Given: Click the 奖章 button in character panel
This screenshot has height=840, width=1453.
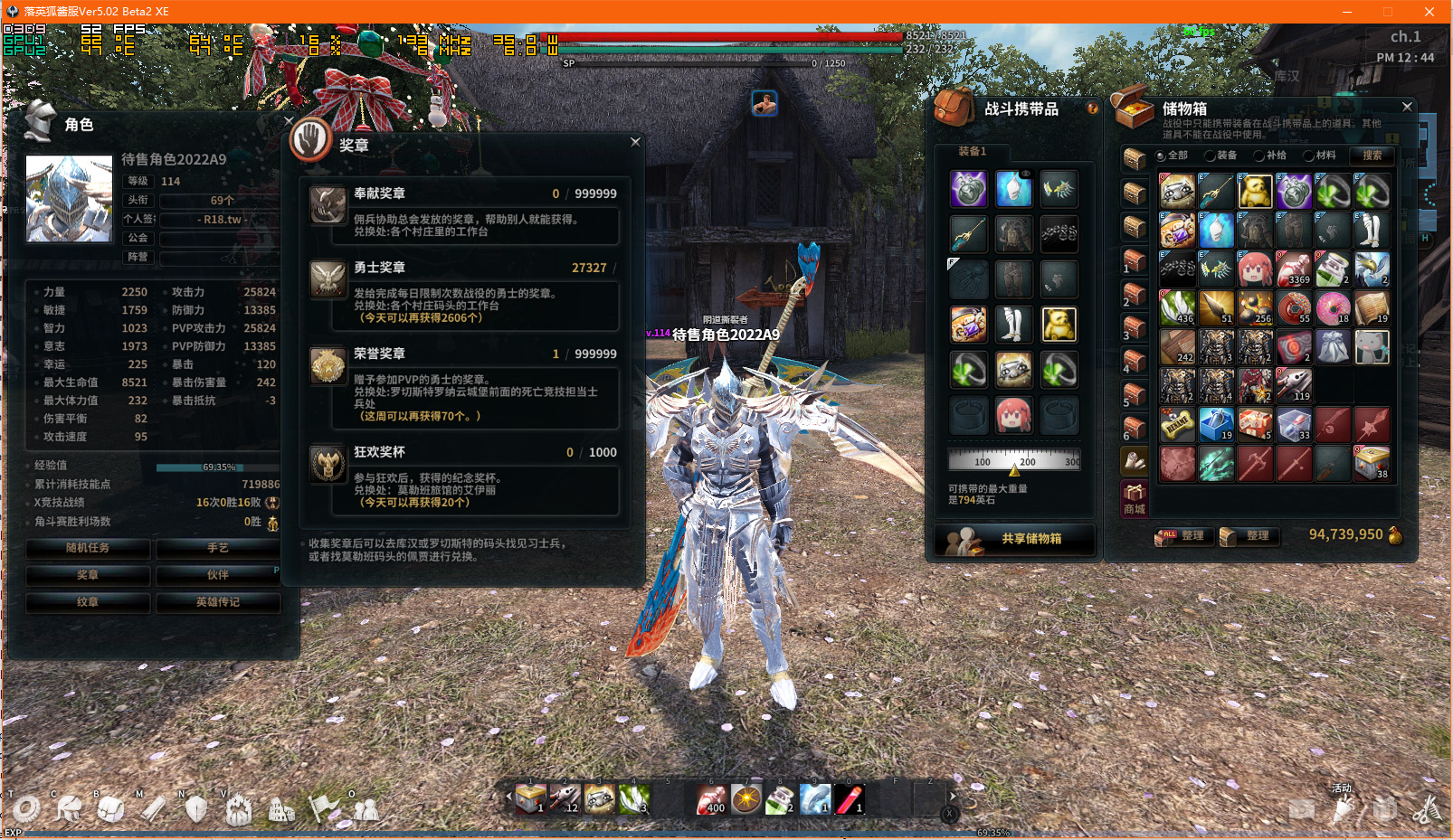Looking at the screenshot, I should point(88,575).
